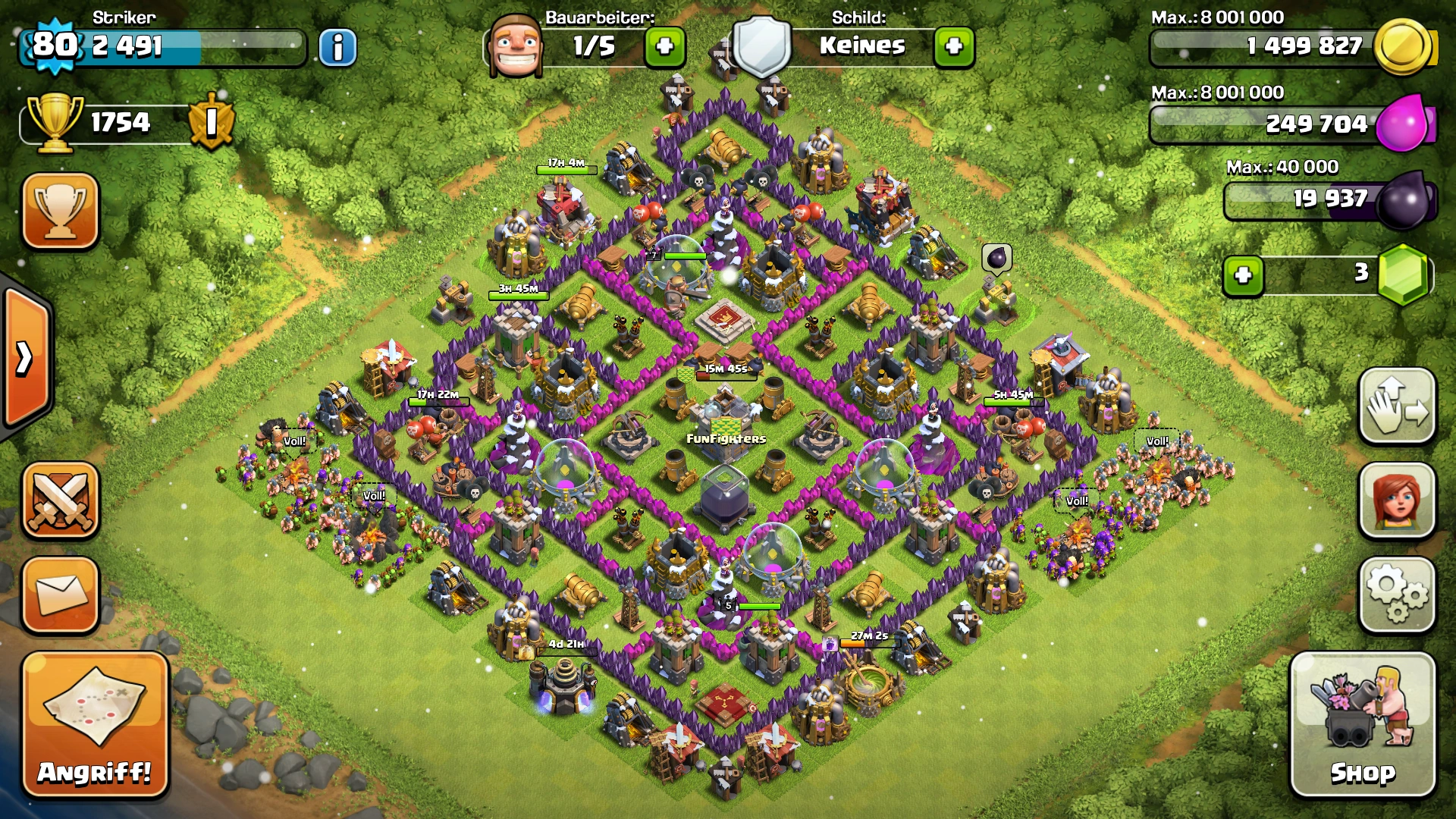Image resolution: width=1456 pixels, height=819 pixels.
Task: Buy a shield with green plus
Action: 954,47
